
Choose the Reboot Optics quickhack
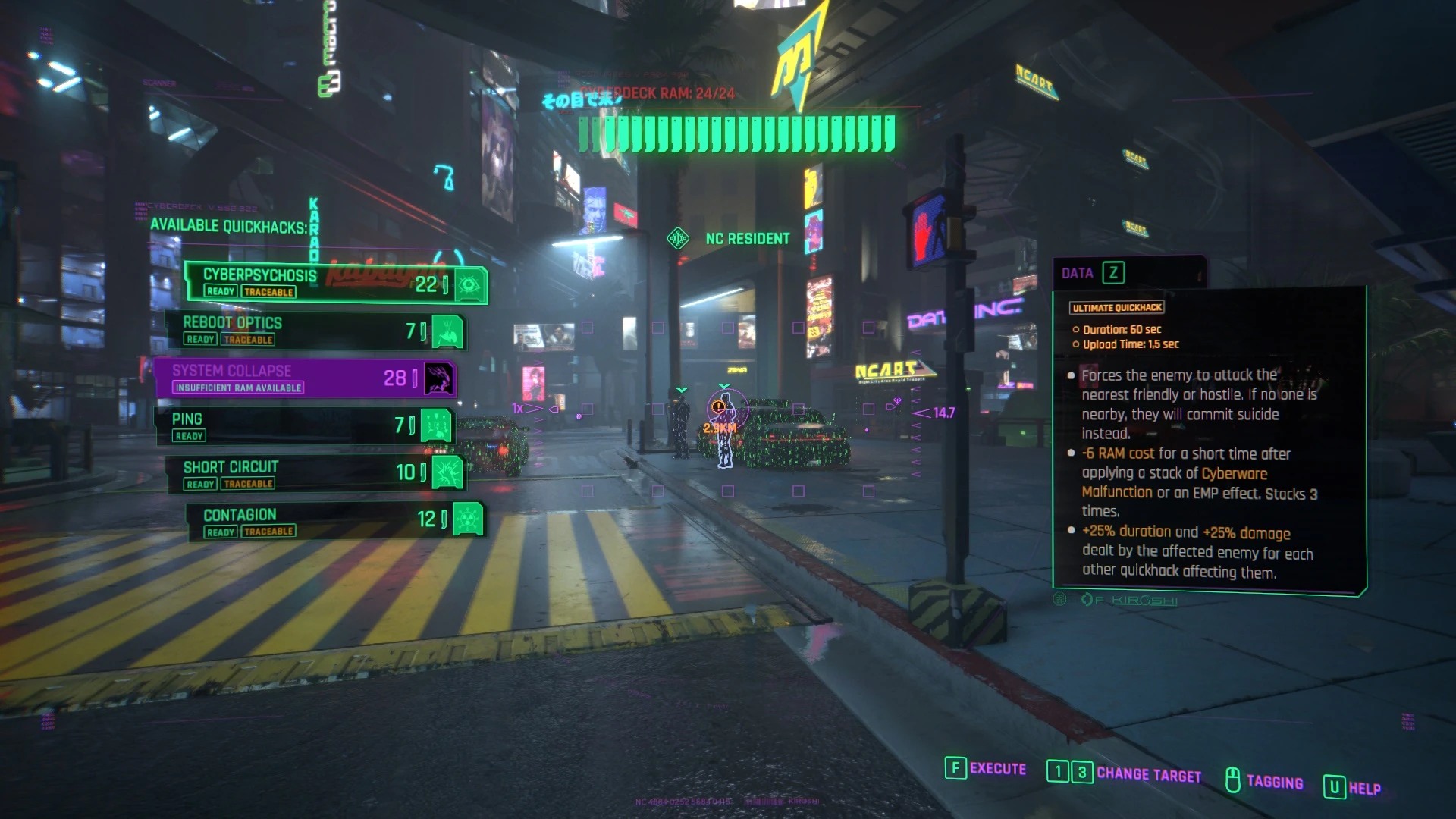pyautogui.click(x=315, y=331)
